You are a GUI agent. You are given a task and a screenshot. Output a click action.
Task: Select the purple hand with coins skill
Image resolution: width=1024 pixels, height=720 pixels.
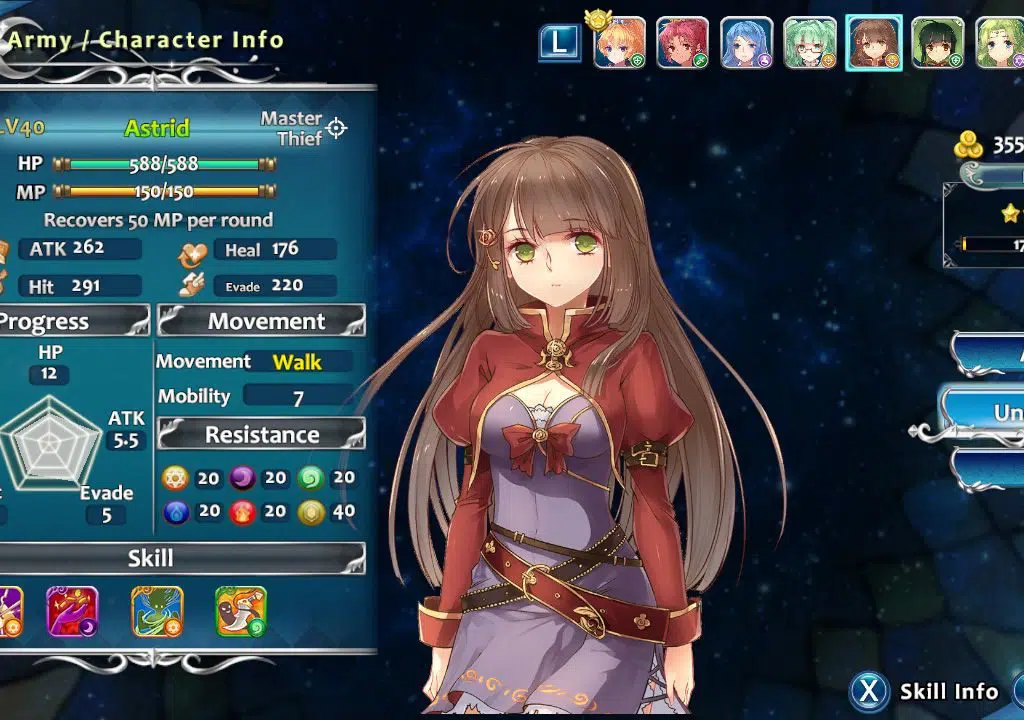click(73, 612)
